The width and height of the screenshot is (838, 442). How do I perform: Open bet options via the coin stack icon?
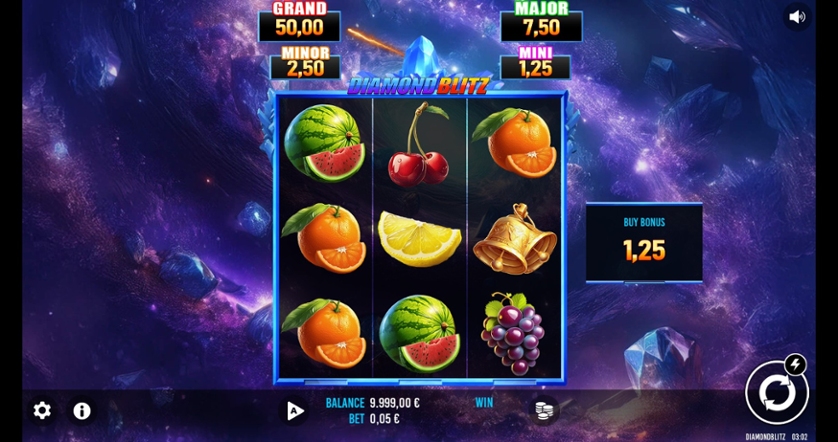point(544,409)
